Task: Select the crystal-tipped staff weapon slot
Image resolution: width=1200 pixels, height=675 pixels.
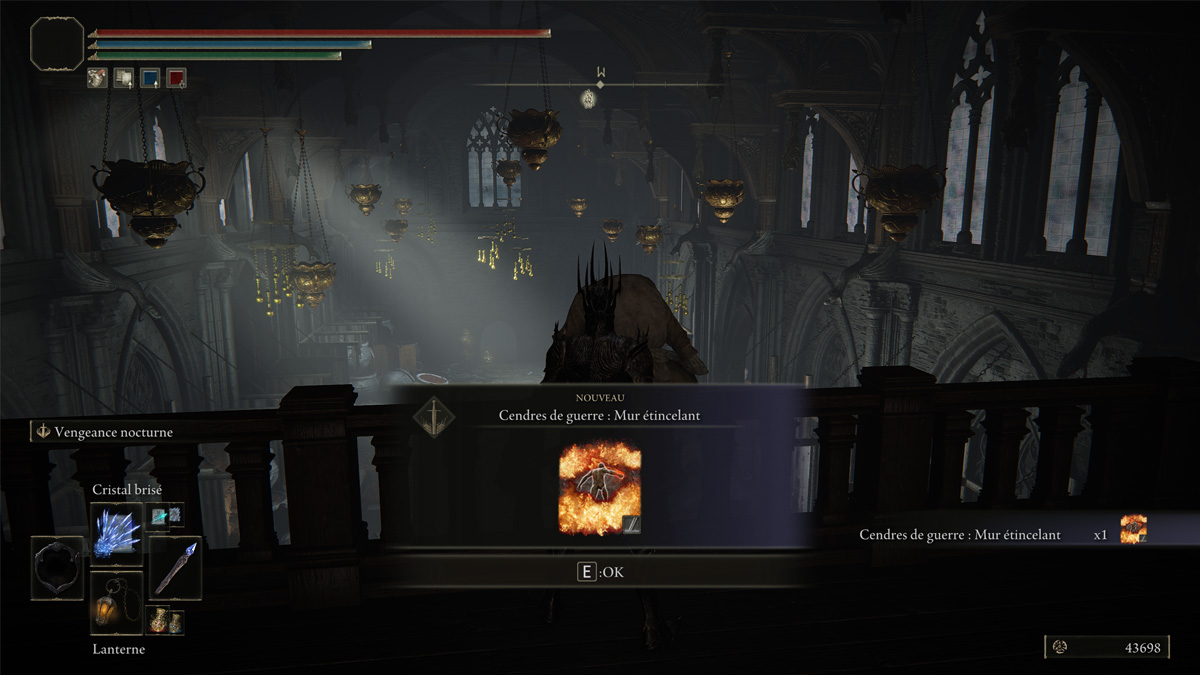Action: pos(175,568)
